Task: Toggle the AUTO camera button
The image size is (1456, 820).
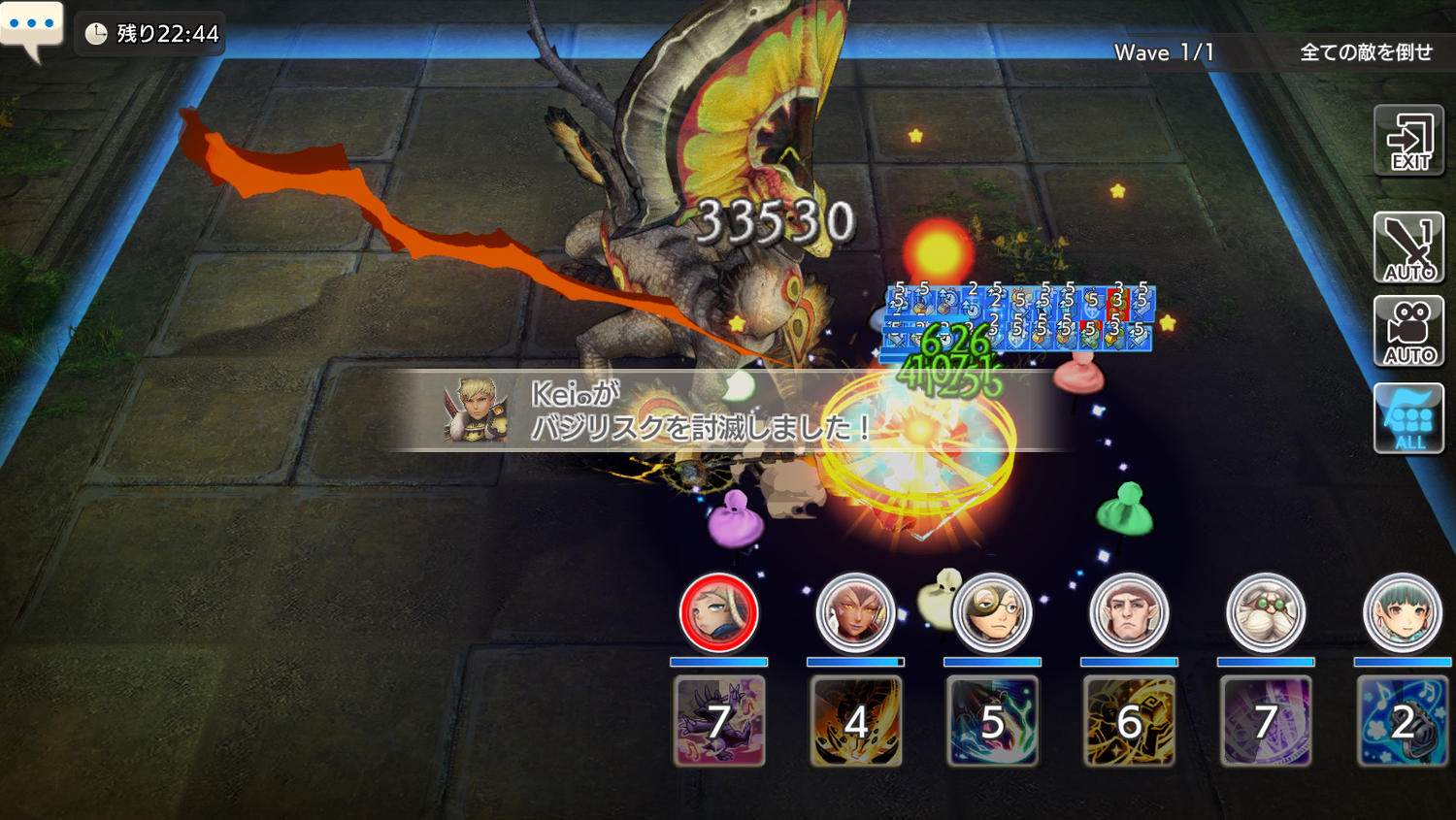Action: click(1408, 332)
